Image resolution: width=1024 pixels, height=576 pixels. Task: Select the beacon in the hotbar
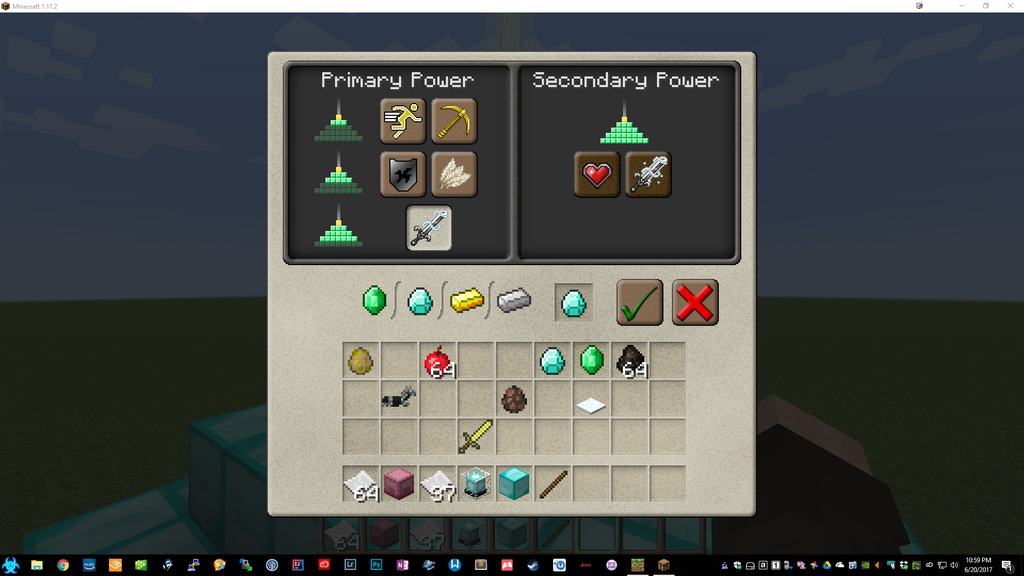476,484
